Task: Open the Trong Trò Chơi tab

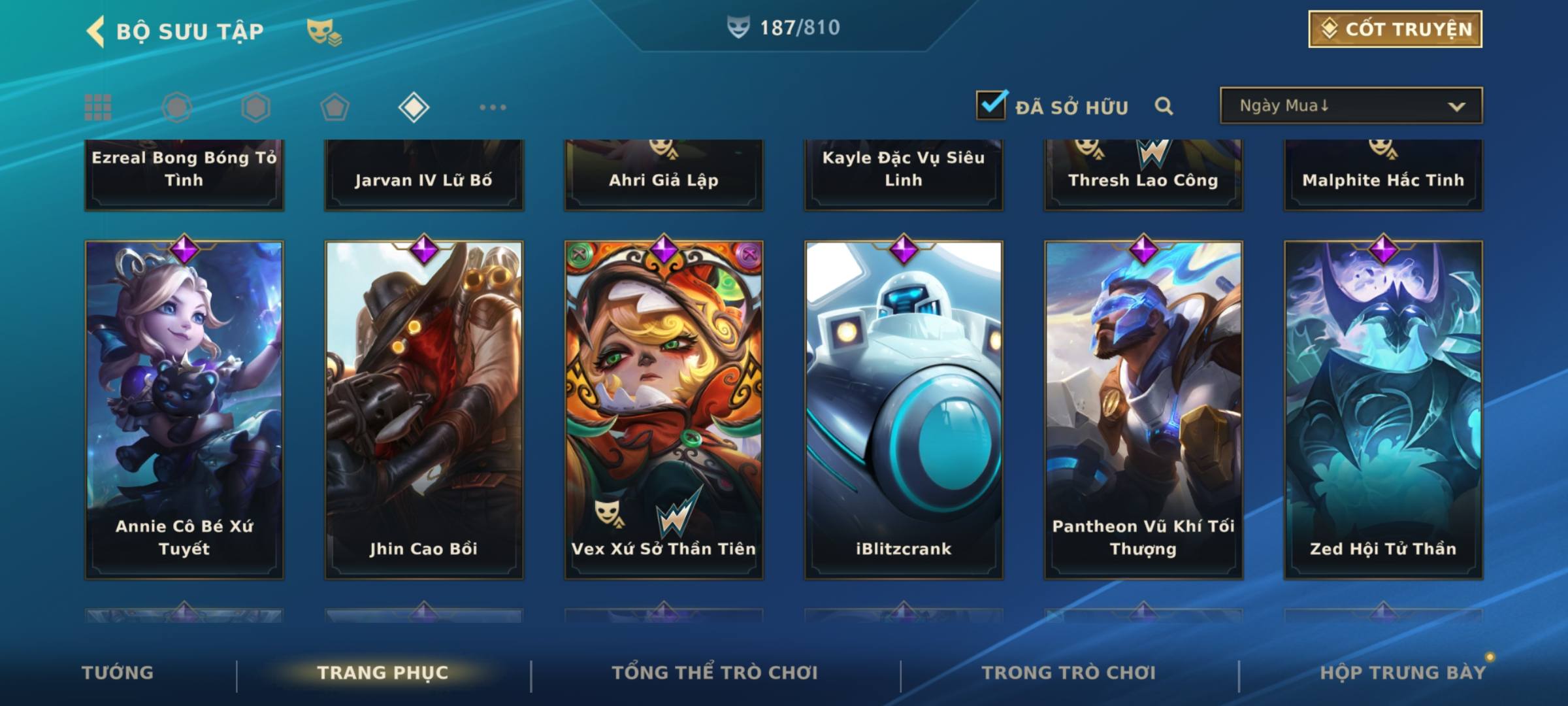Action: point(1068,673)
